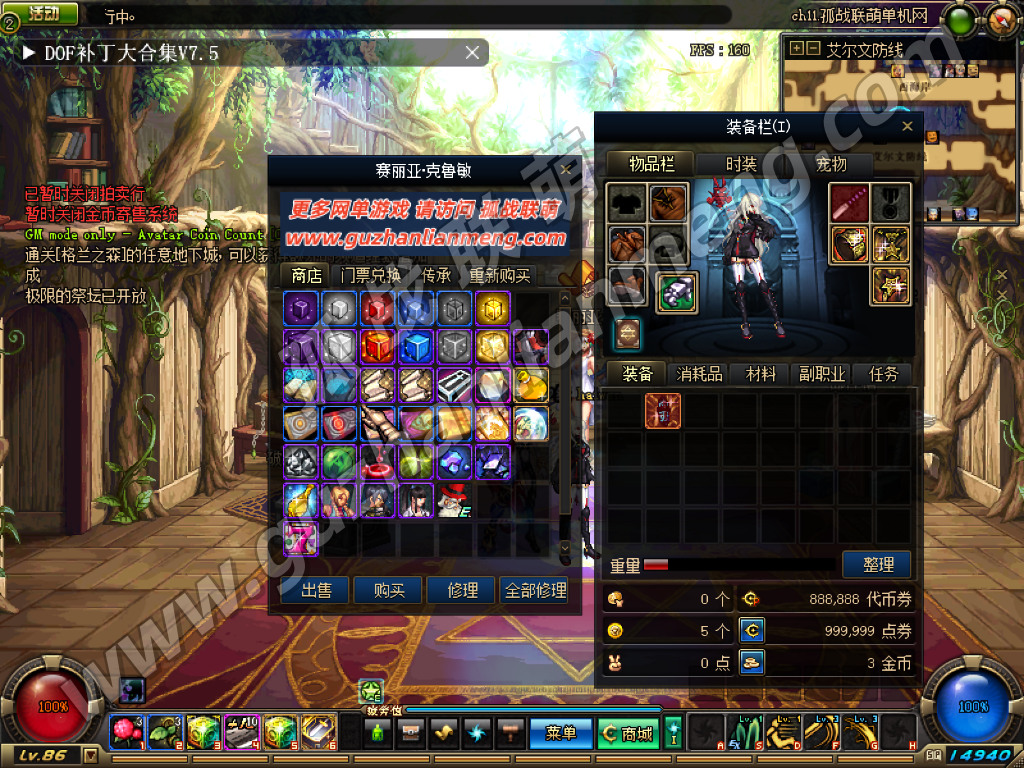Open the 任务 quest items tab
Viewport: 1024px width, 768px height.
tap(884, 374)
